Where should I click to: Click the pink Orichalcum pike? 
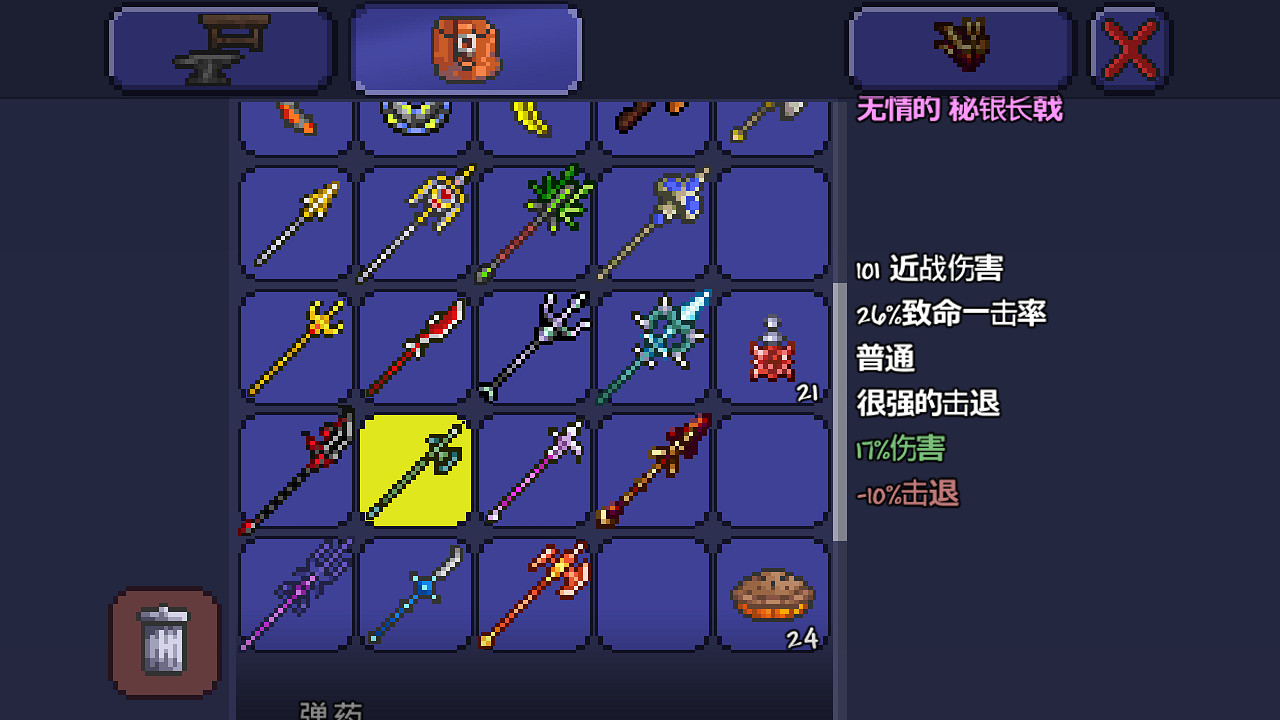click(534, 470)
